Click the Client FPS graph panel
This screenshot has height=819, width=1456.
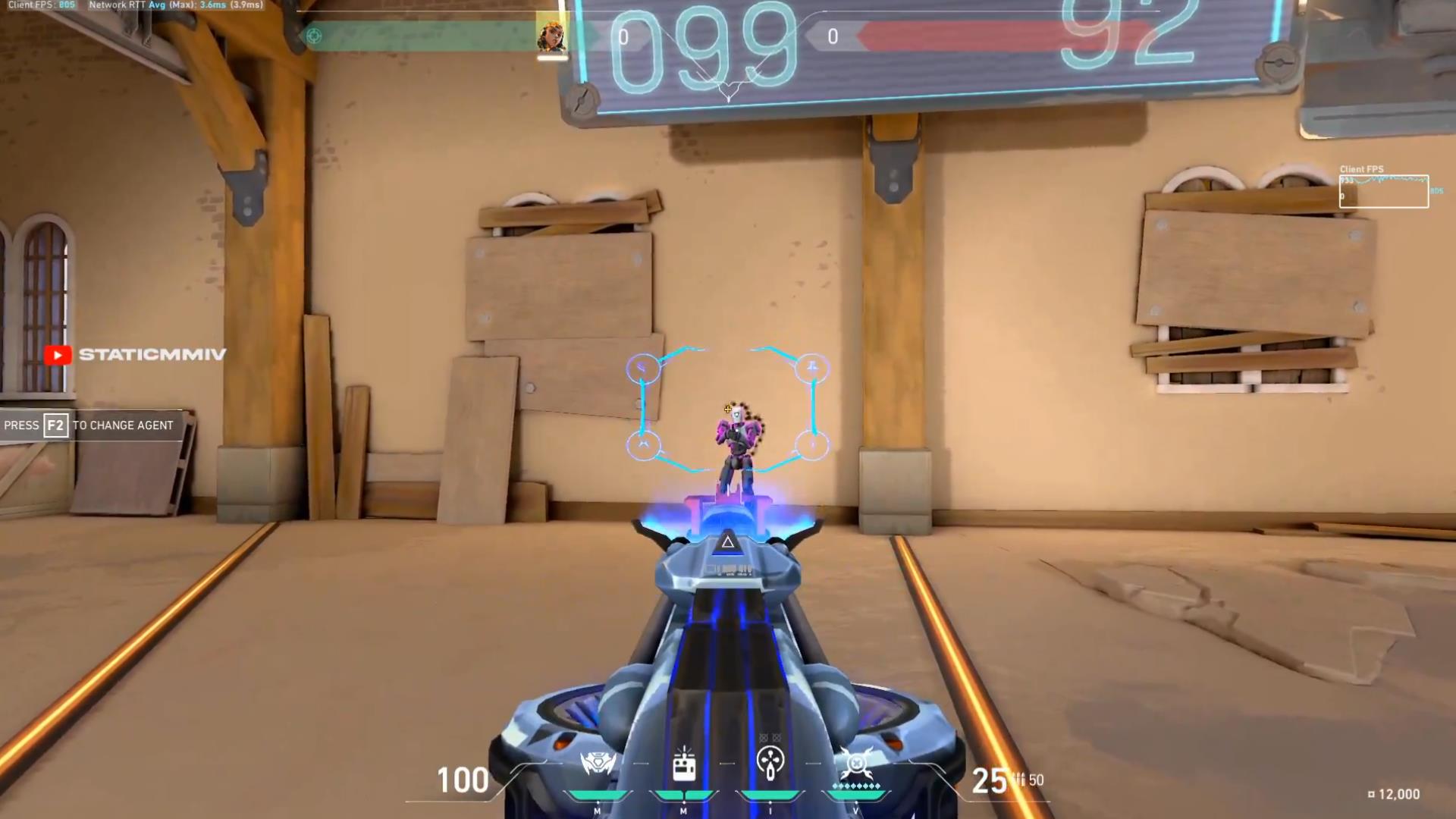click(1383, 190)
